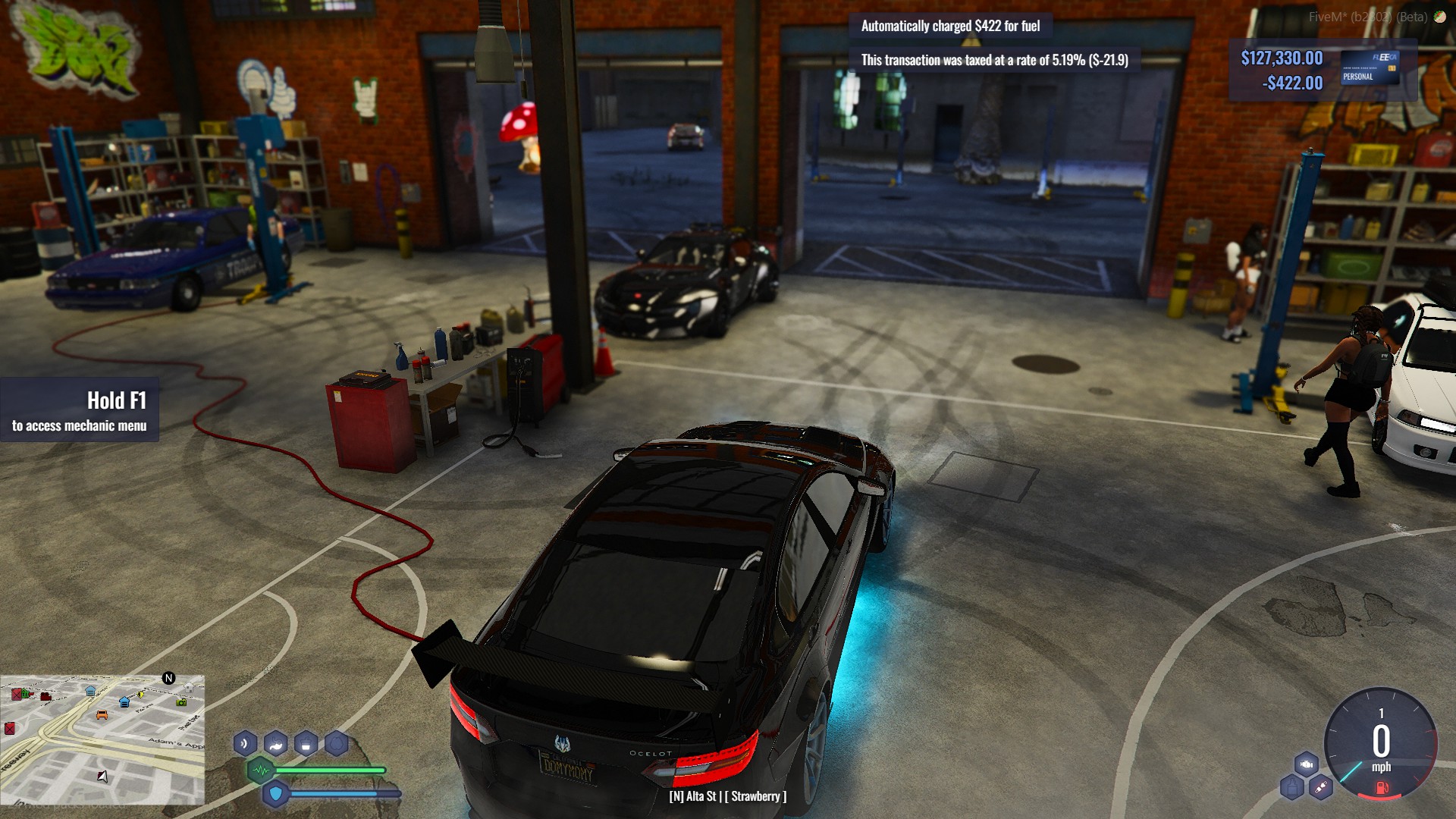Image resolution: width=1456 pixels, height=819 pixels.
Task: Select the orange car marker on minimap
Action: click(x=102, y=714)
